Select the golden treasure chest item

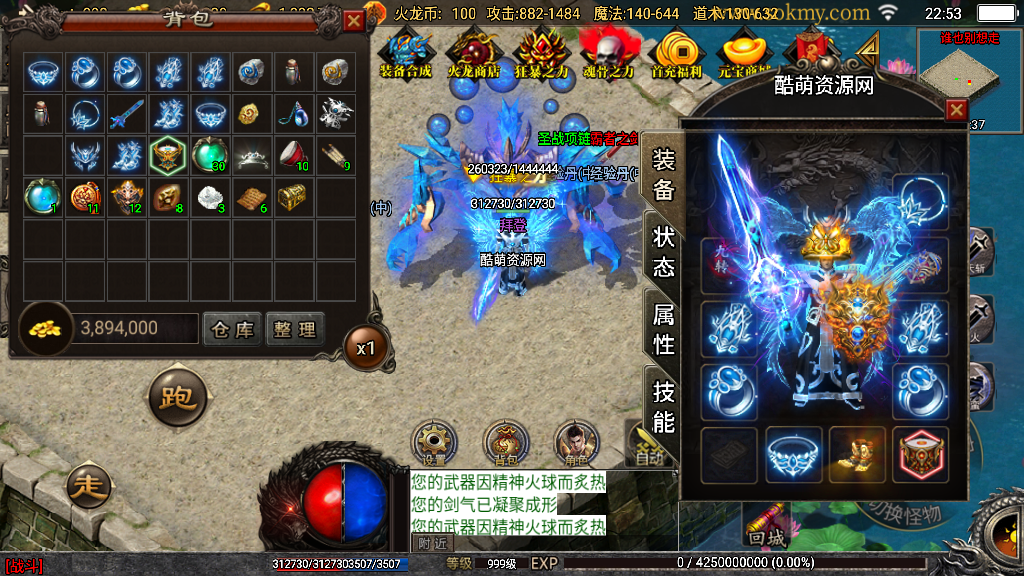292,195
